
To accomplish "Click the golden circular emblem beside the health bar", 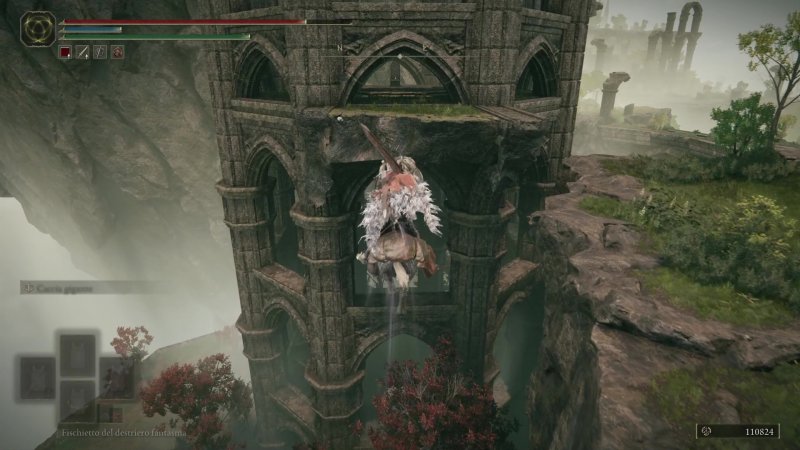I will click(38, 27).
